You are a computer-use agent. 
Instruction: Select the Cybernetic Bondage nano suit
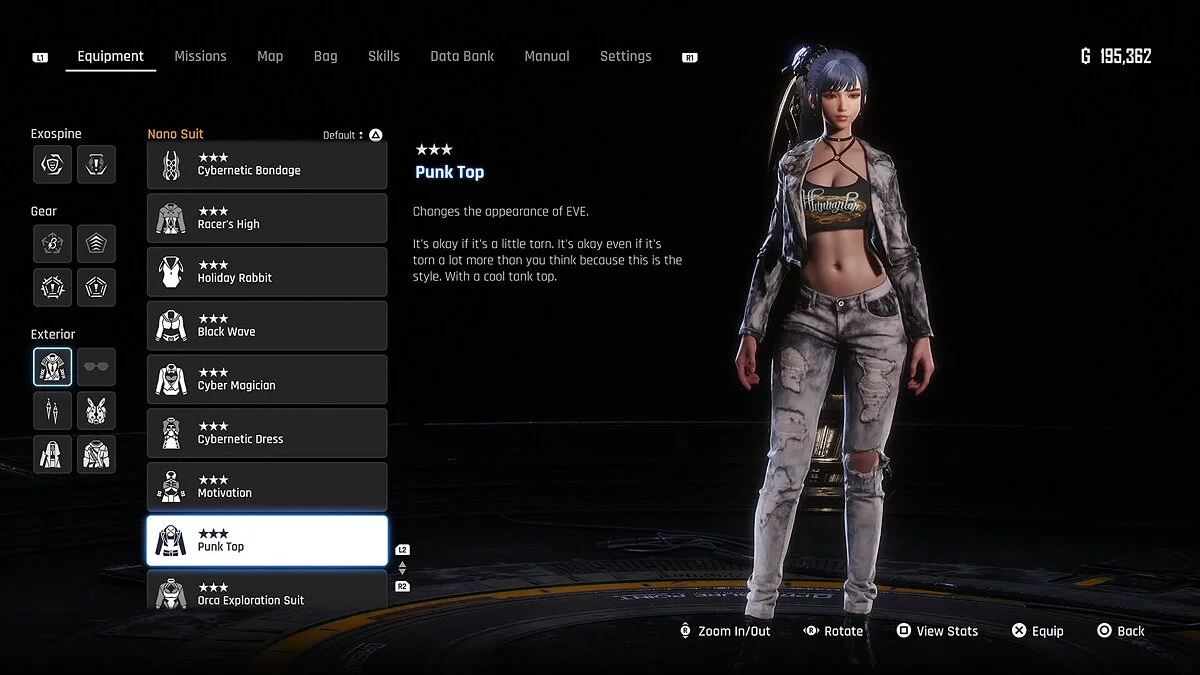coord(267,165)
